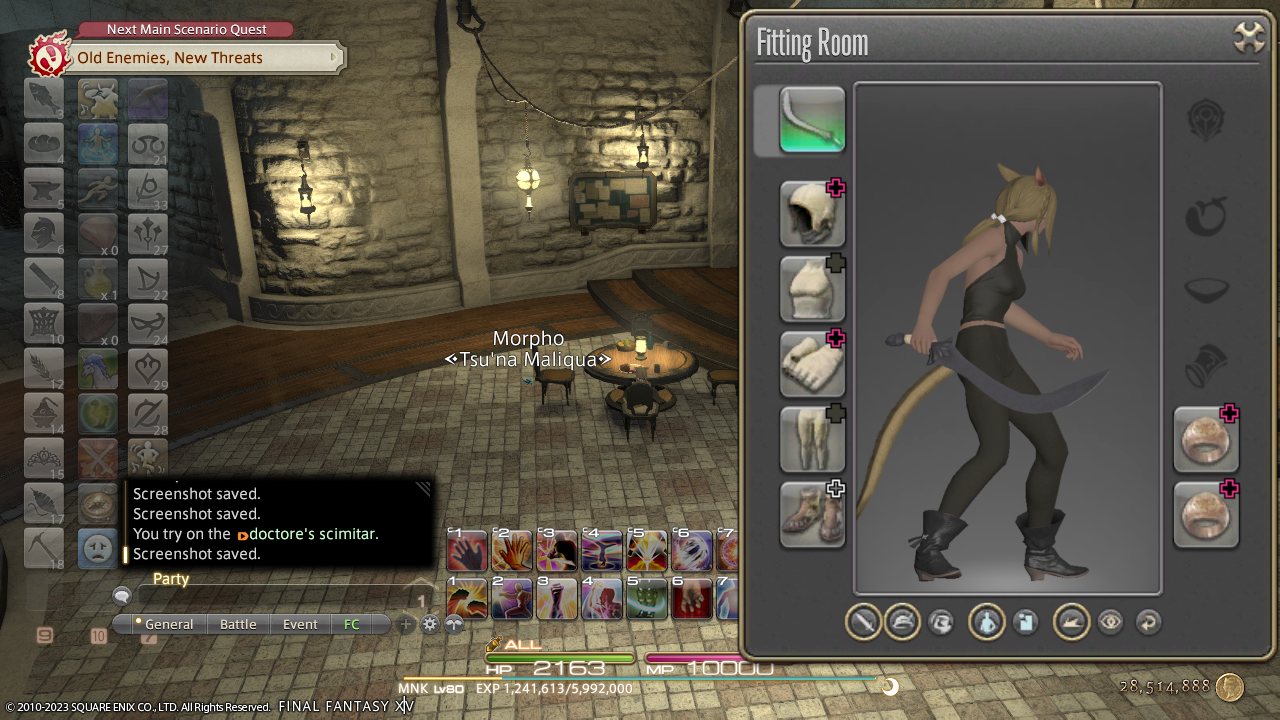Viewport: 1280px width, 720px height.
Task: Select the sandals feet slot
Action: [812, 514]
